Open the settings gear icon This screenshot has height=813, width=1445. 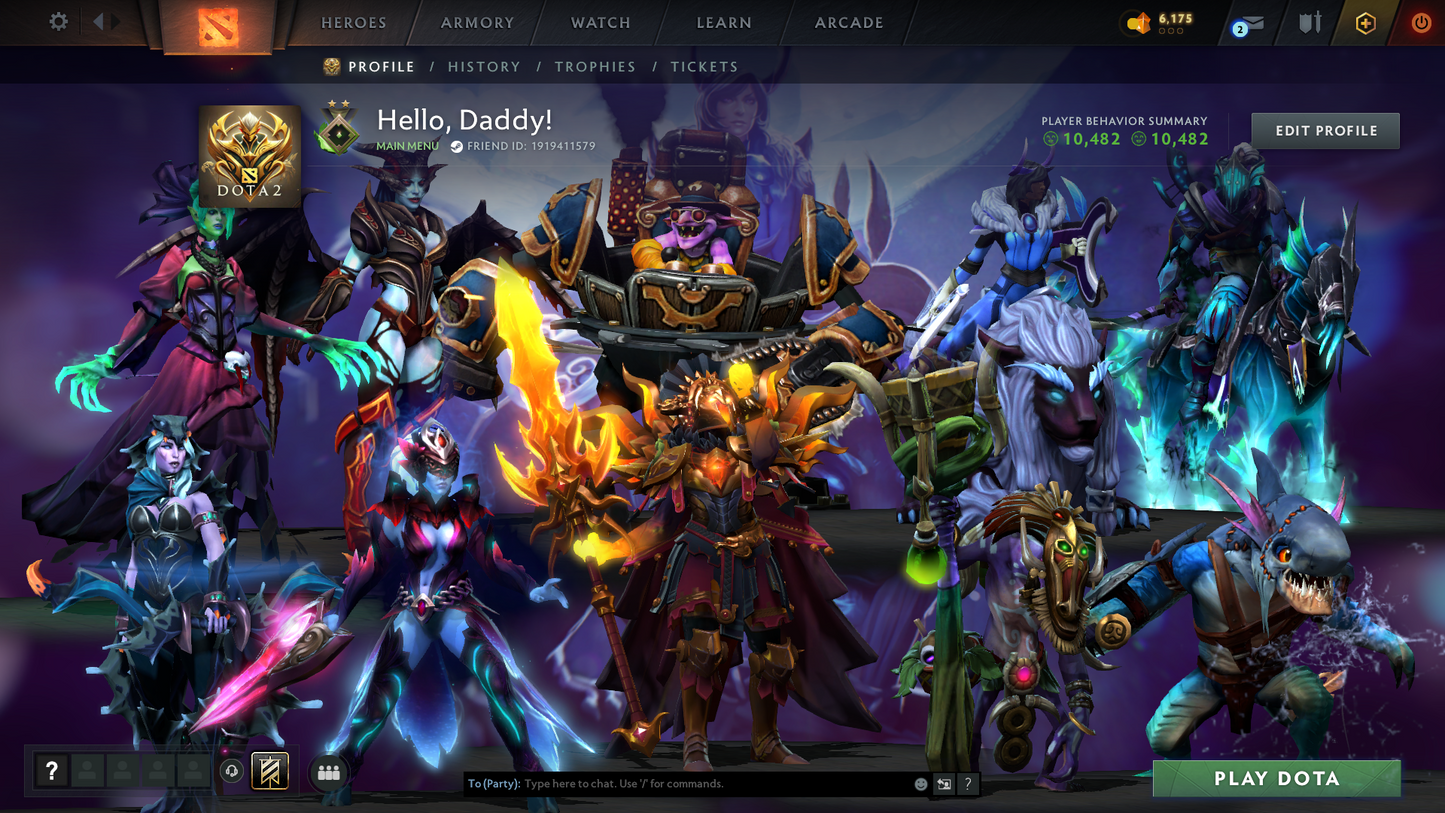58,21
